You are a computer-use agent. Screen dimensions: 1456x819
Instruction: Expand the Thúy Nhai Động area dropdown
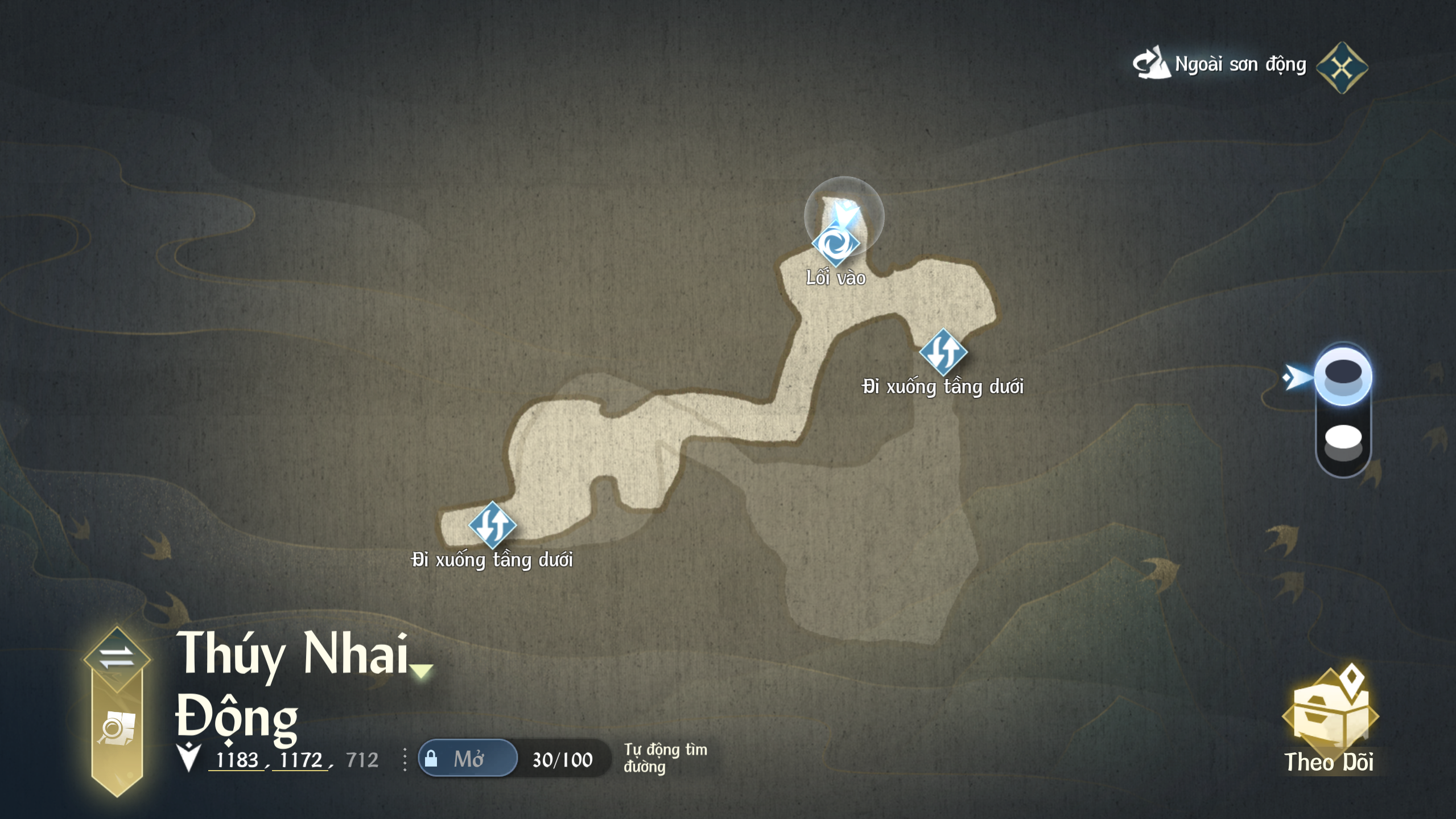[422, 670]
